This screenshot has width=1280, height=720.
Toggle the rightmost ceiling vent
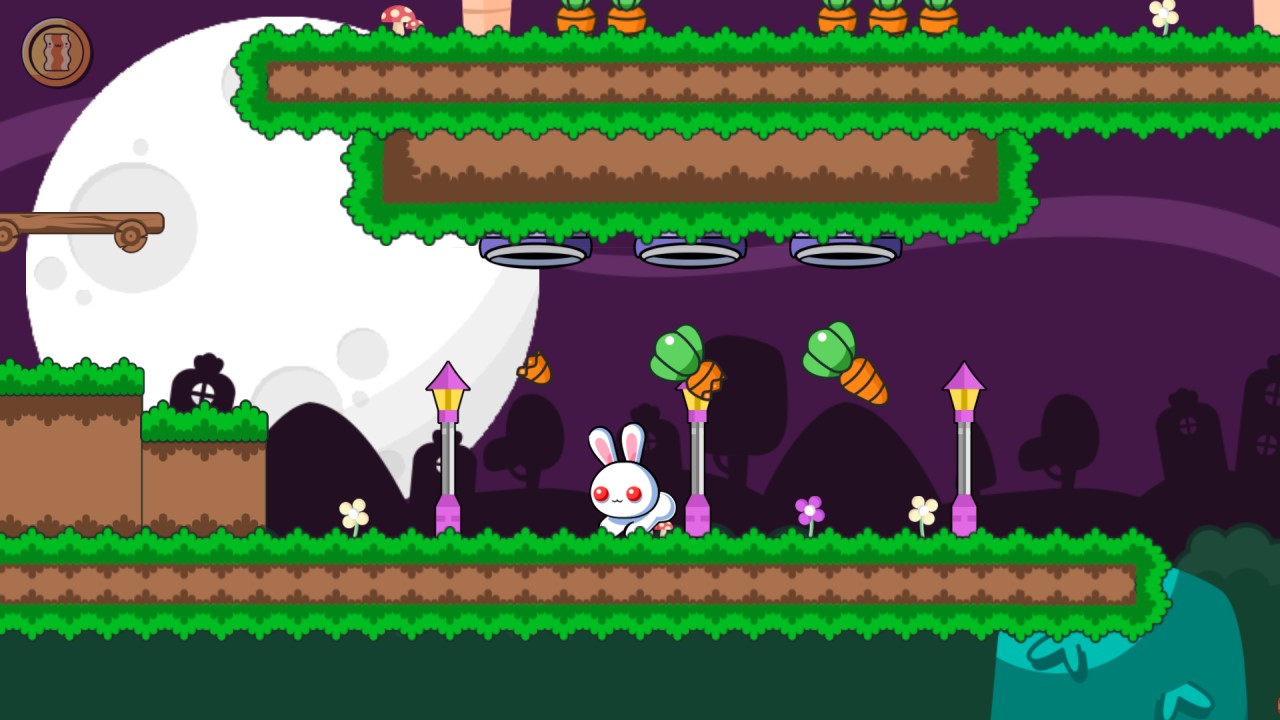coord(845,252)
